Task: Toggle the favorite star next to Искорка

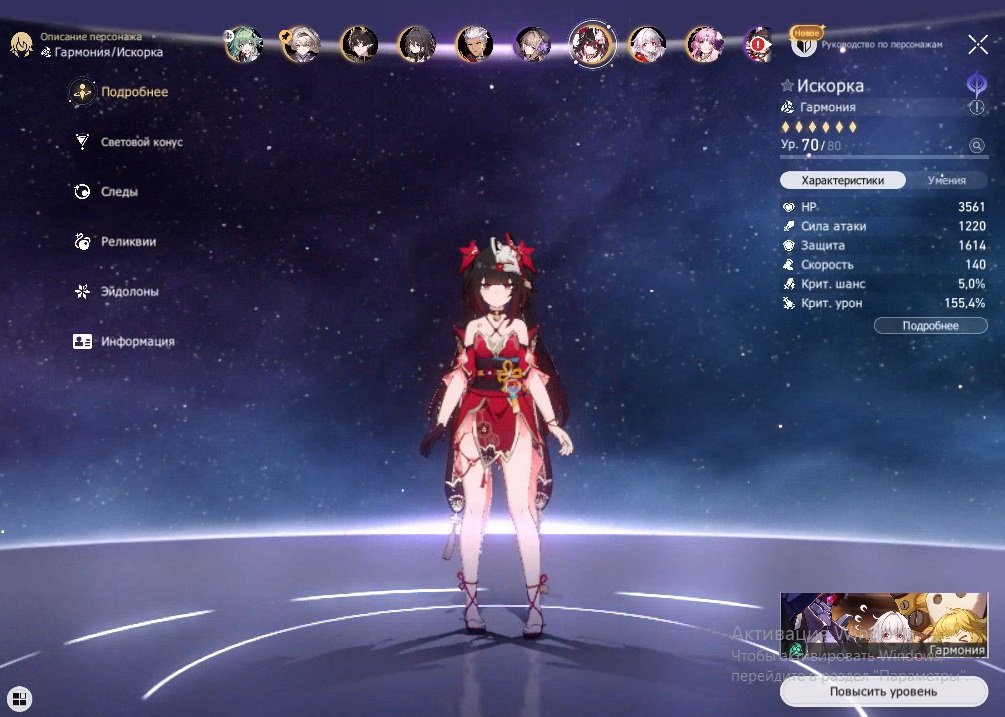Action: 787,86
